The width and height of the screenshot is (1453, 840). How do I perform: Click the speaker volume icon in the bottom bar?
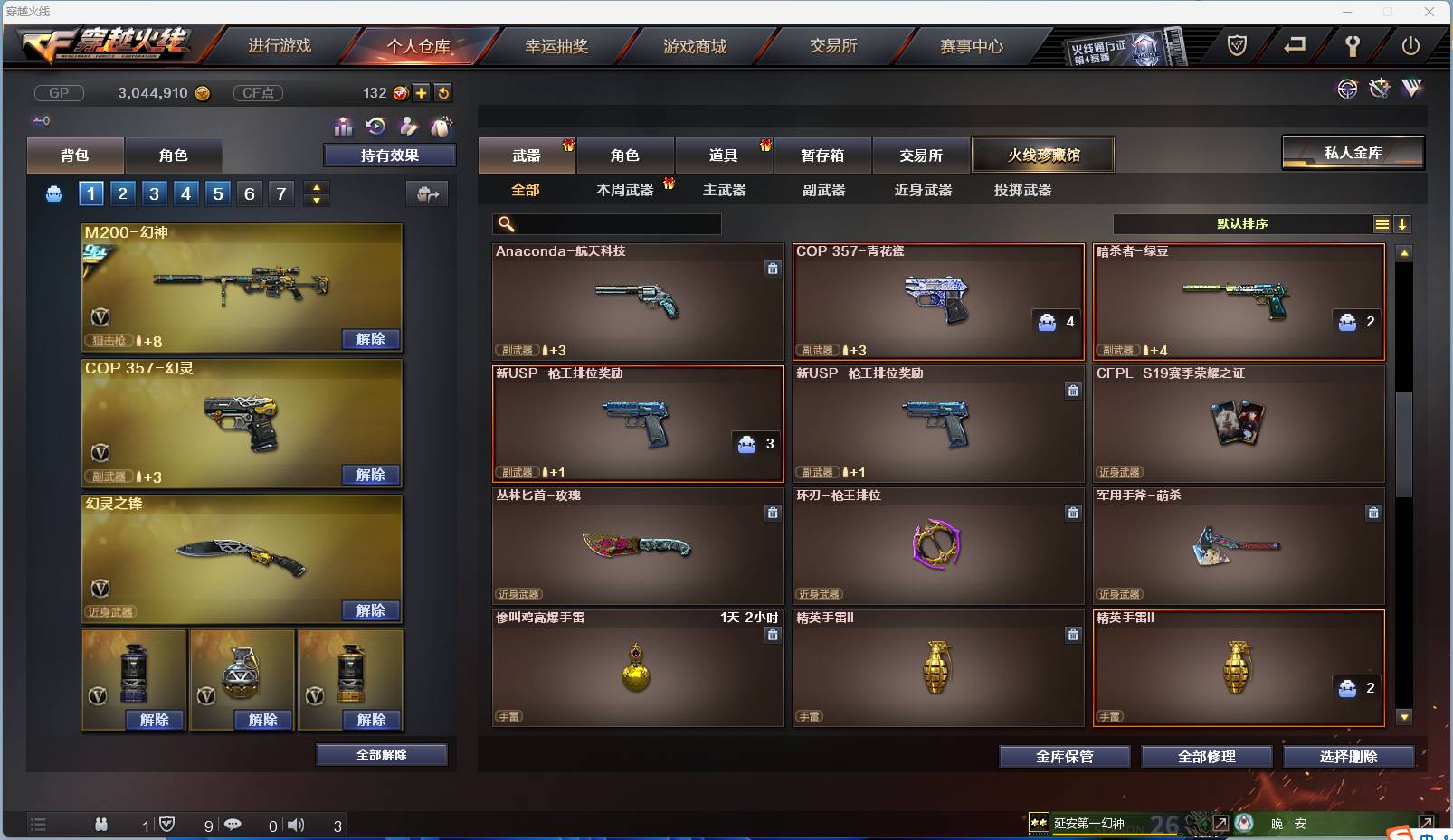(x=296, y=824)
